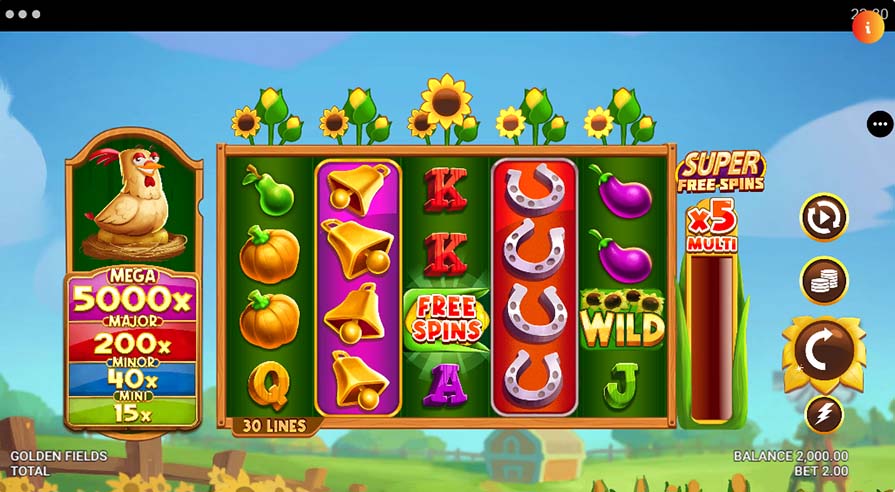Spin the reels with the sunflower button
This screenshot has width=895, height=492.
pyautogui.click(x=824, y=351)
